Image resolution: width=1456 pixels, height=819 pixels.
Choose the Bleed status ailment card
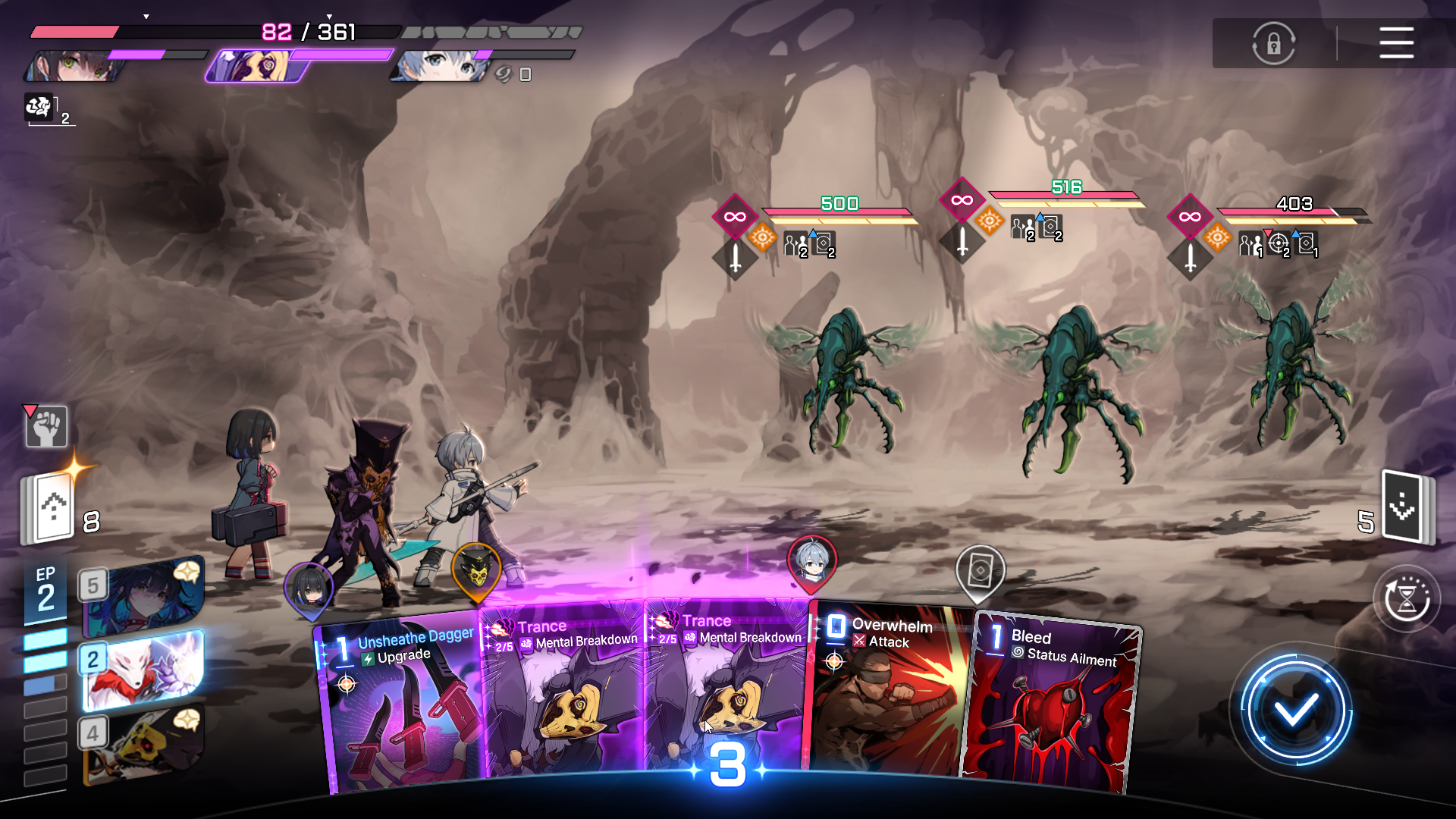[x=1054, y=705]
